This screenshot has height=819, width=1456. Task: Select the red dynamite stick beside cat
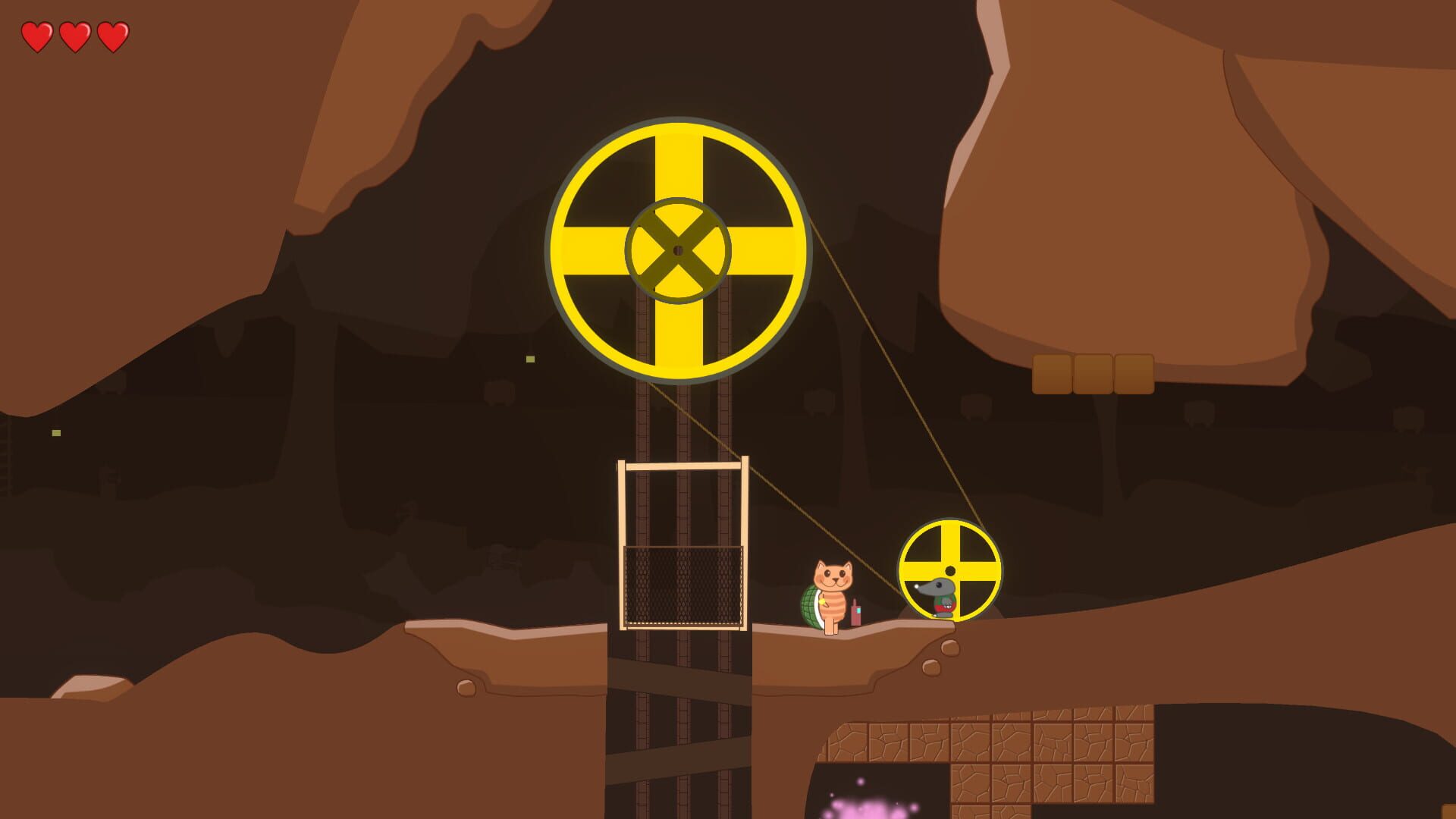[856, 613]
